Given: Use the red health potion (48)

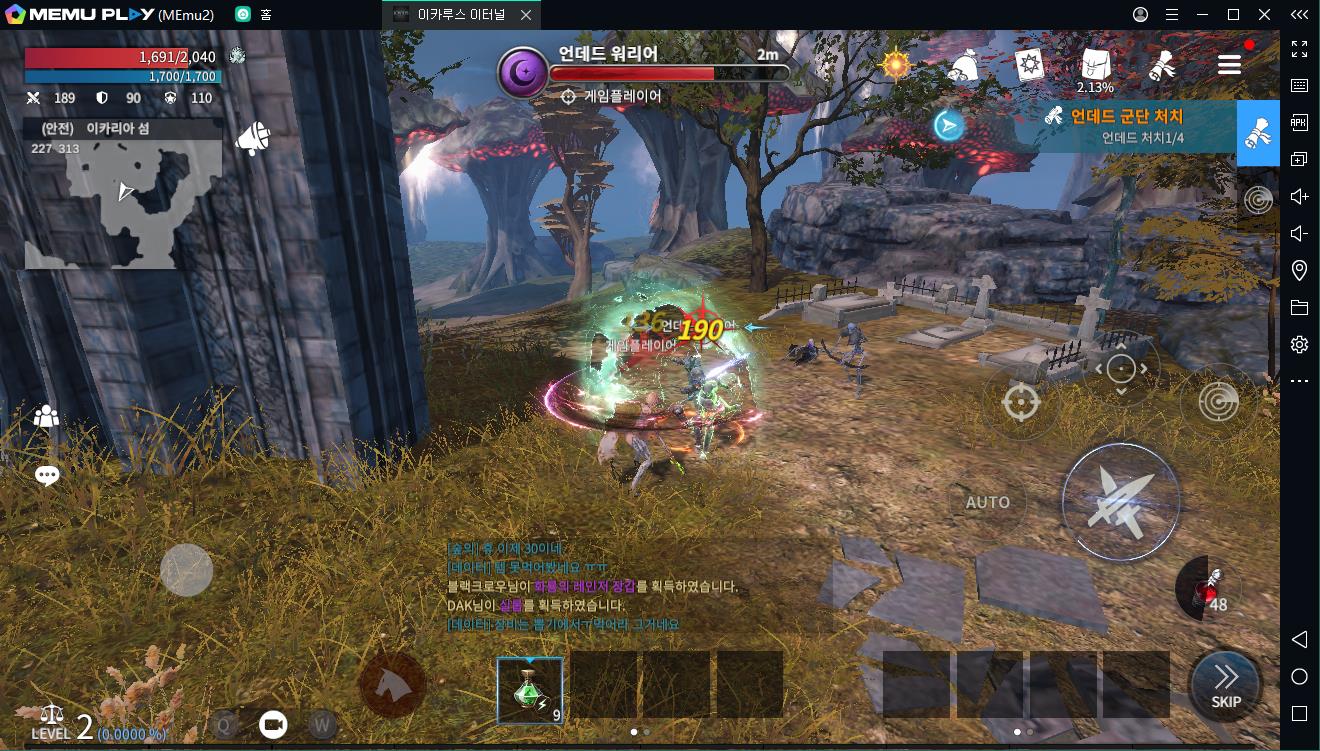Looking at the screenshot, I should [x=1206, y=588].
